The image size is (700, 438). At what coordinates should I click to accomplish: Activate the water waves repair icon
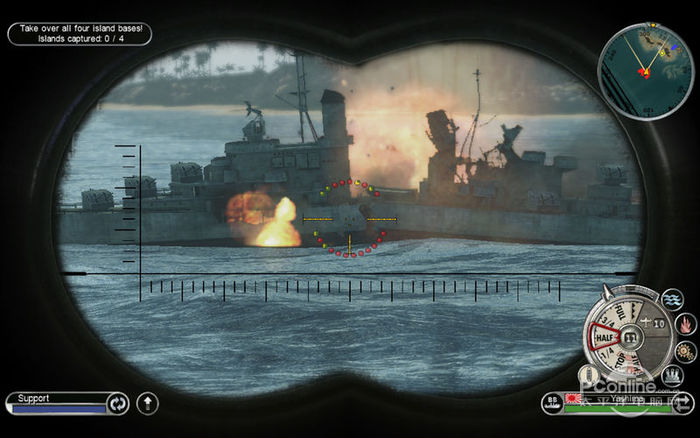point(673,300)
